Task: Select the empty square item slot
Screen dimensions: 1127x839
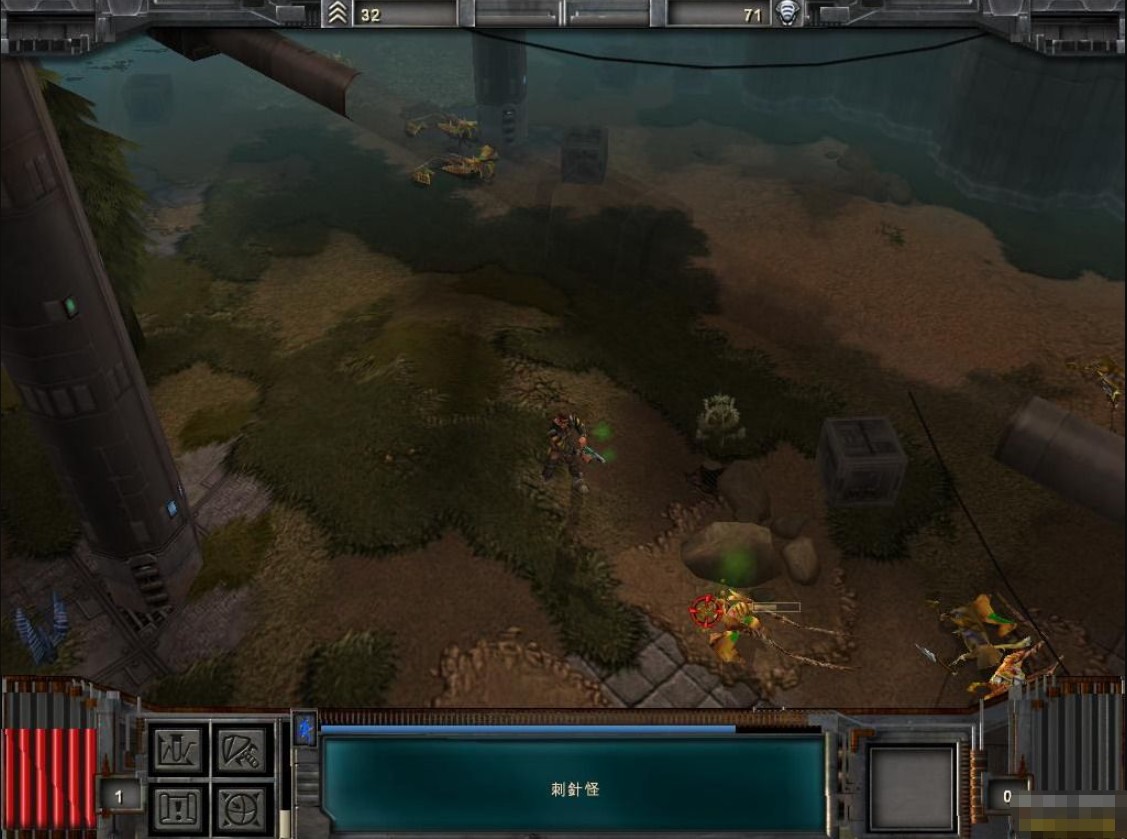Action: click(x=912, y=786)
